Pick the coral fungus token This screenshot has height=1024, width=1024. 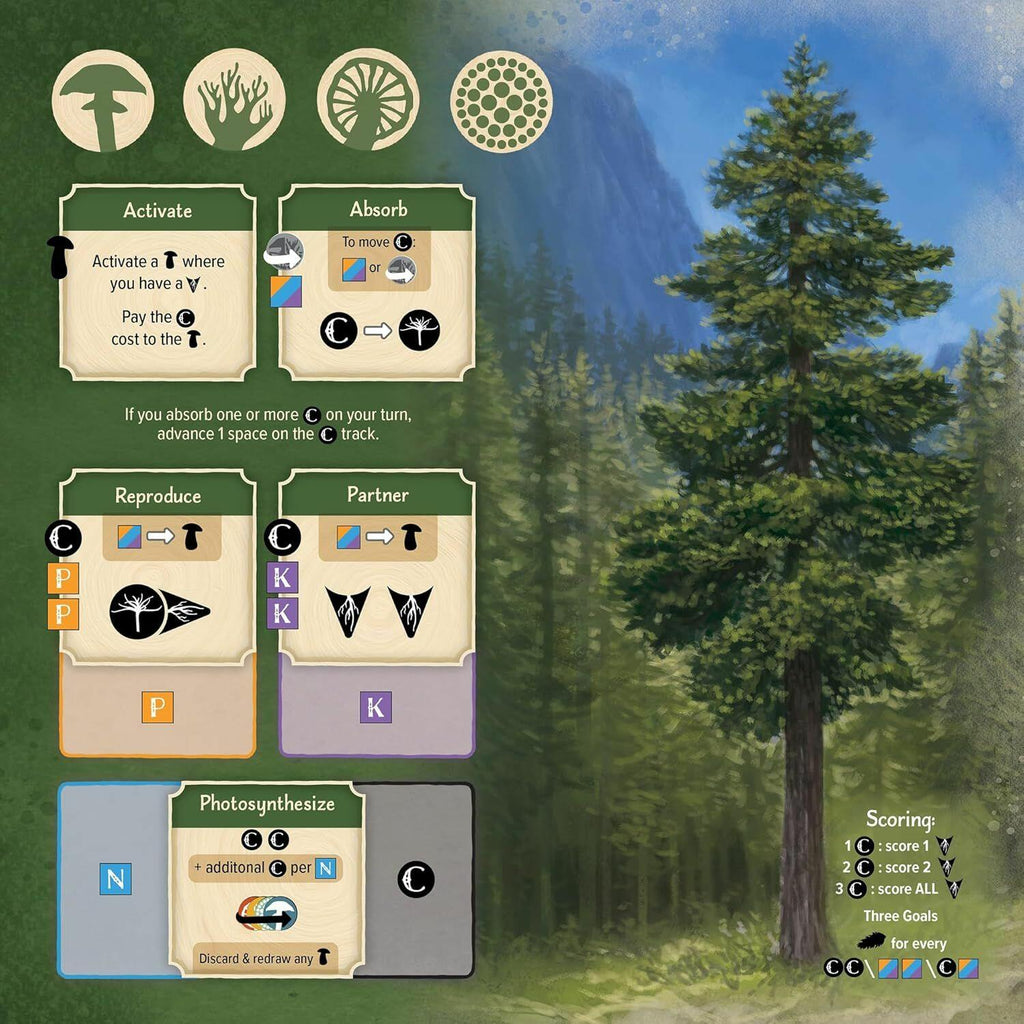(235, 100)
